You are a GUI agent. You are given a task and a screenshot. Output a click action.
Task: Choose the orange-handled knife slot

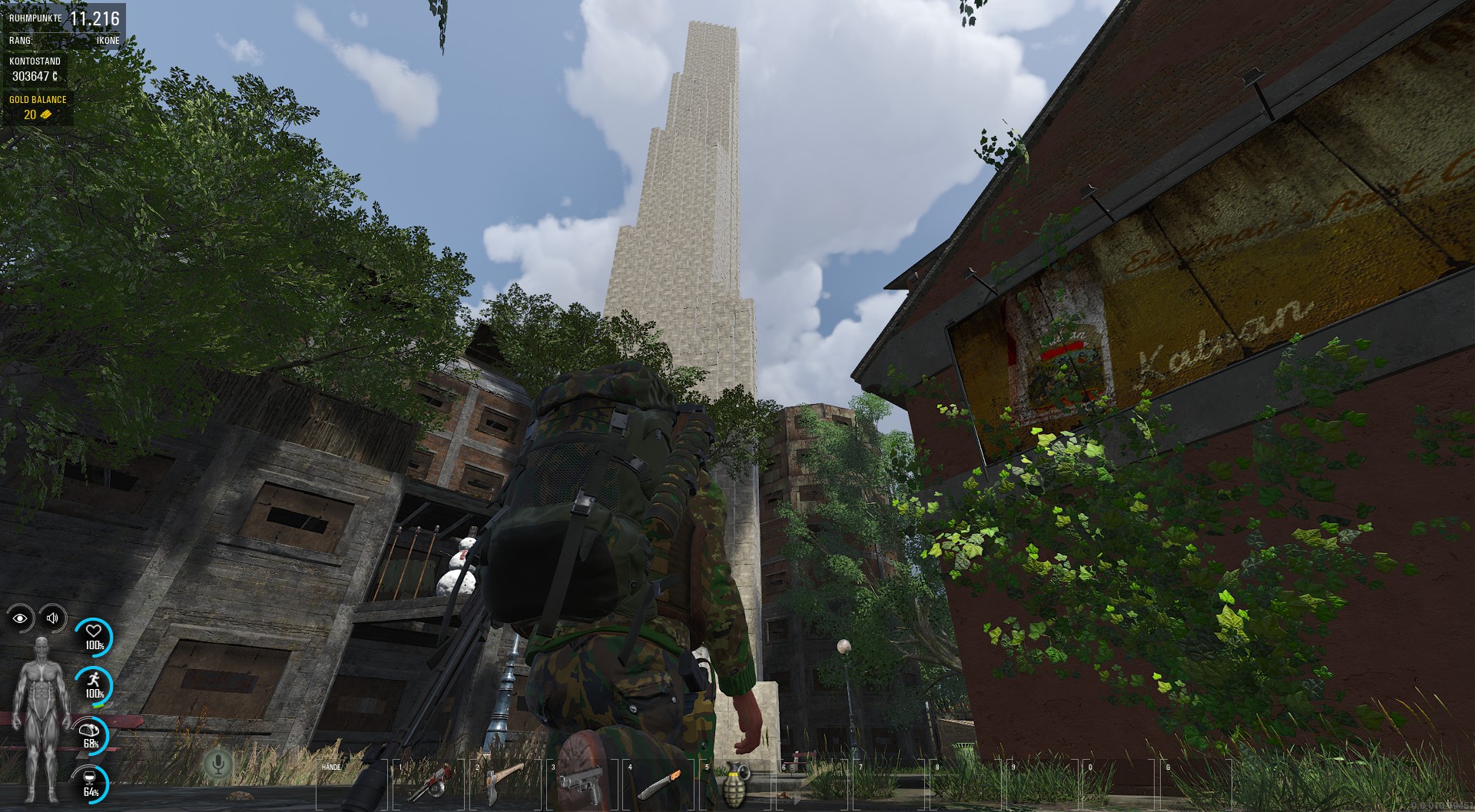pos(659,784)
